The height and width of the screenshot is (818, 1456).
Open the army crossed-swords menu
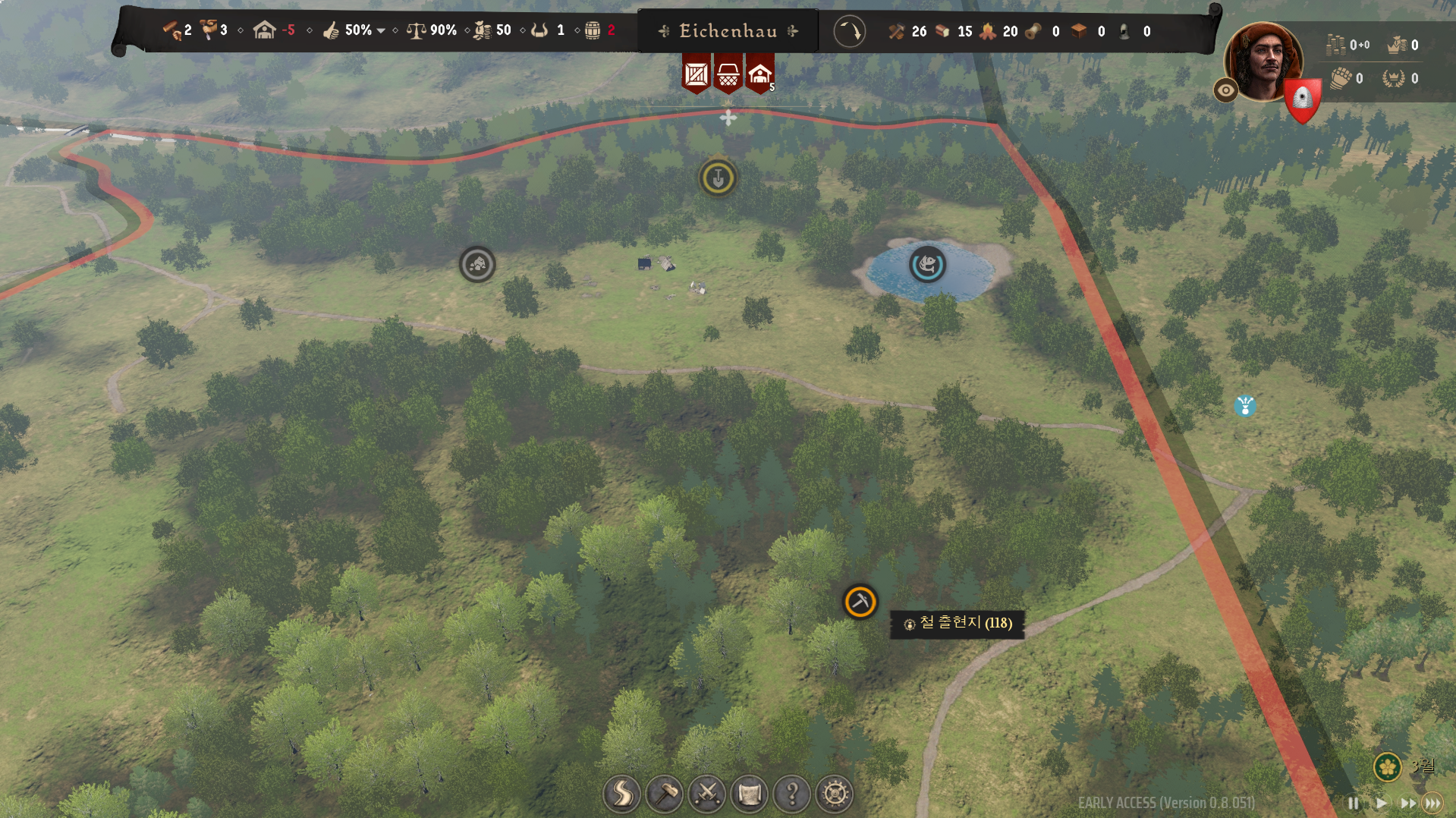(x=707, y=794)
